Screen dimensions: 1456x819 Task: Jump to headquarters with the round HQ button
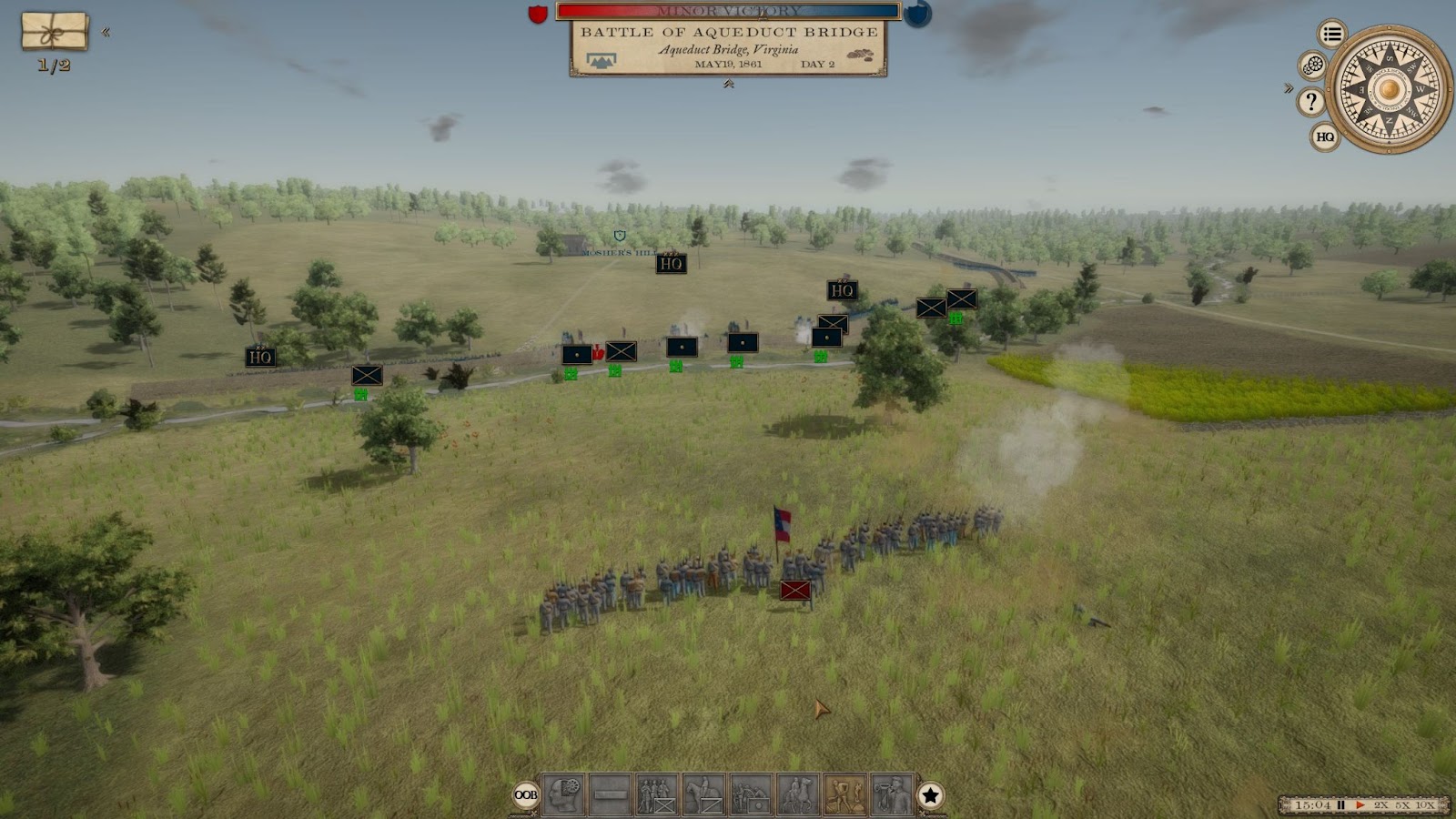click(1325, 137)
